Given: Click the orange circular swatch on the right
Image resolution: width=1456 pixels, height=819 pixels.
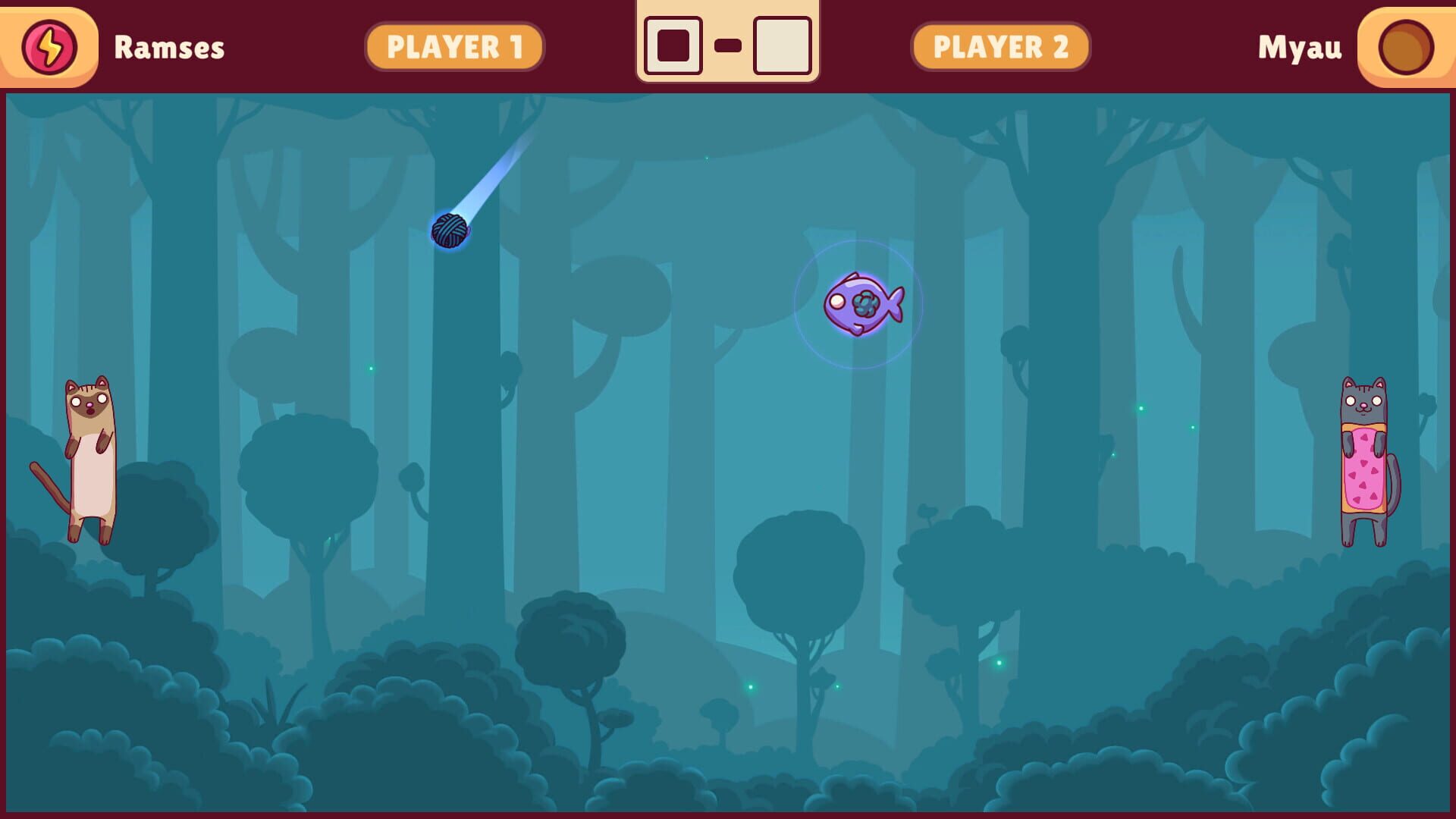Looking at the screenshot, I should click(1407, 45).
